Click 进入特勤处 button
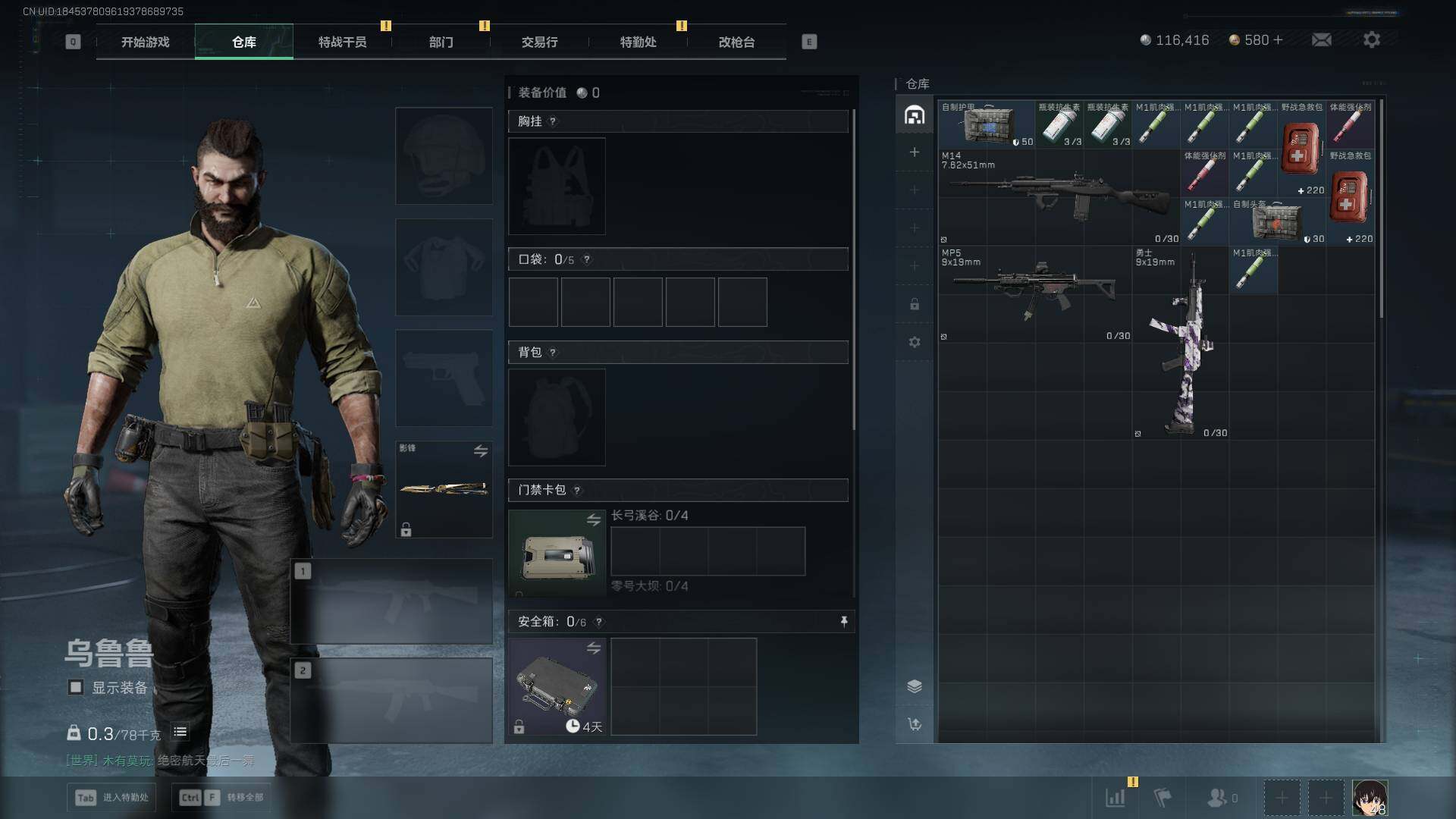The height and width of the screenshot is (819, 1456). [112, 797]
